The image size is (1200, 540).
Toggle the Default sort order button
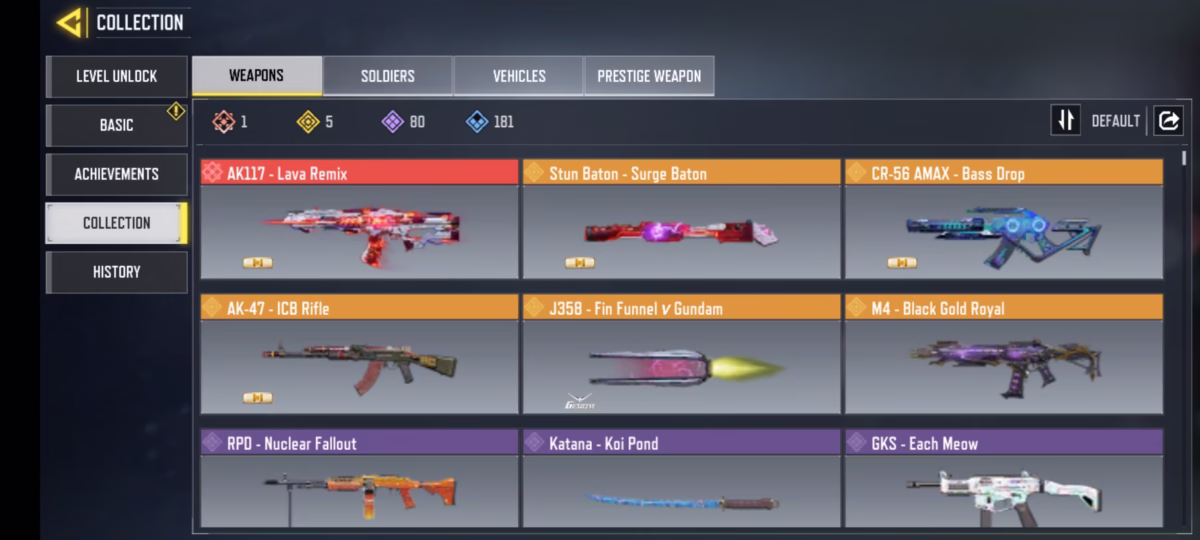point(1066,121)
